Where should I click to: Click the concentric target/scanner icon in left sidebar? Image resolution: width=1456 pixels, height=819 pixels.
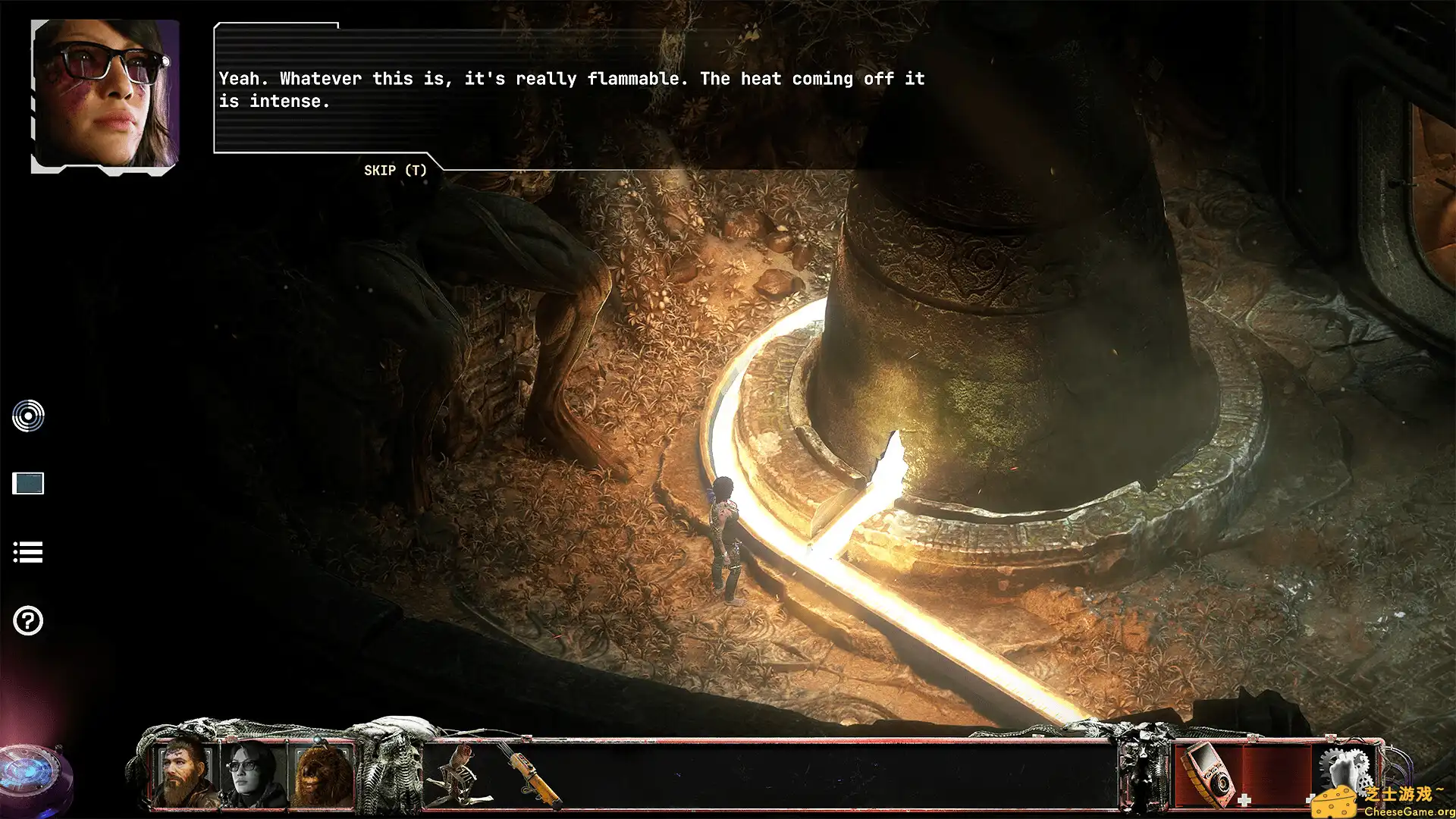tap(28, 416)
